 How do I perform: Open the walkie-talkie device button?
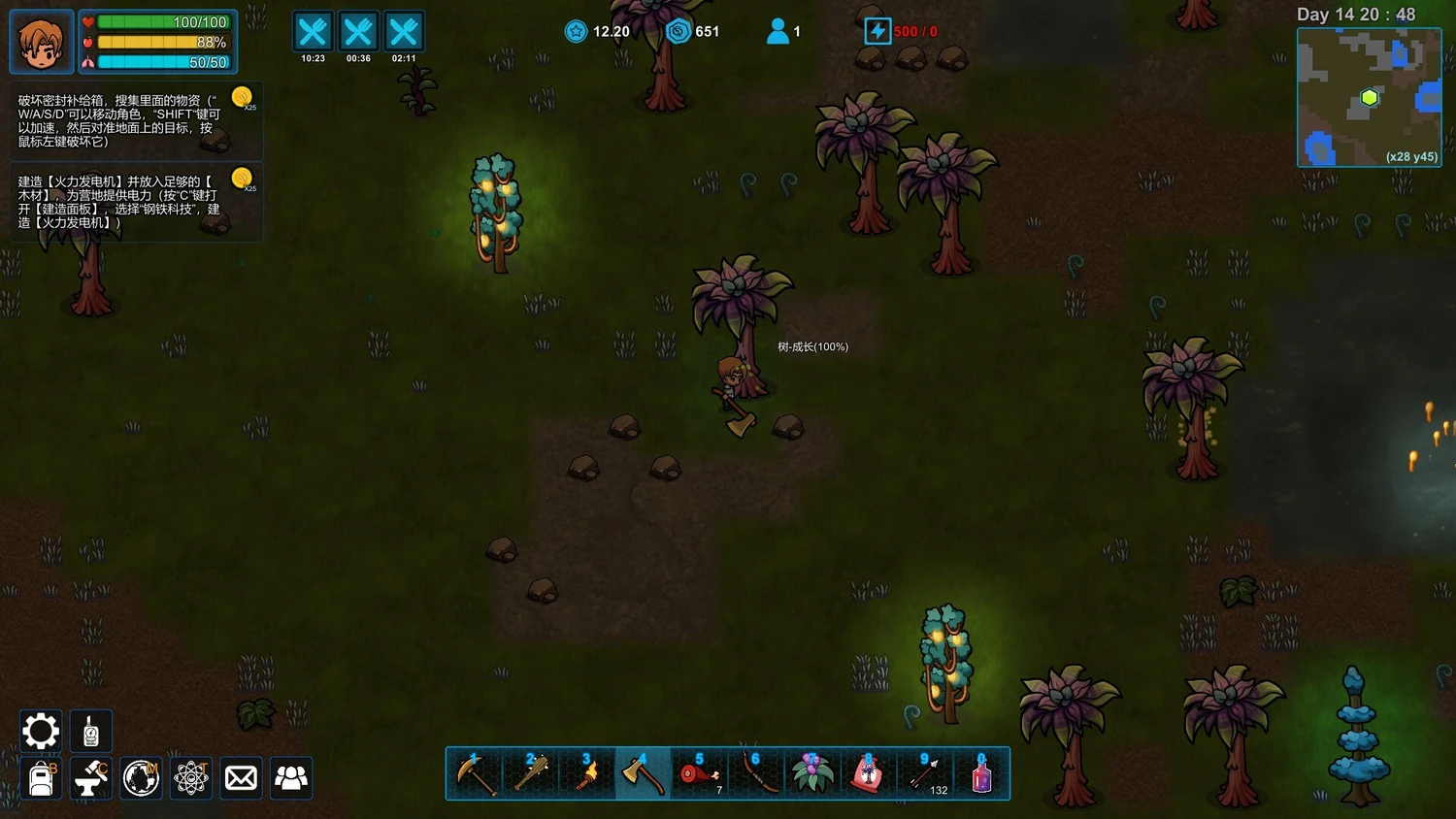[x=91, y=732]
